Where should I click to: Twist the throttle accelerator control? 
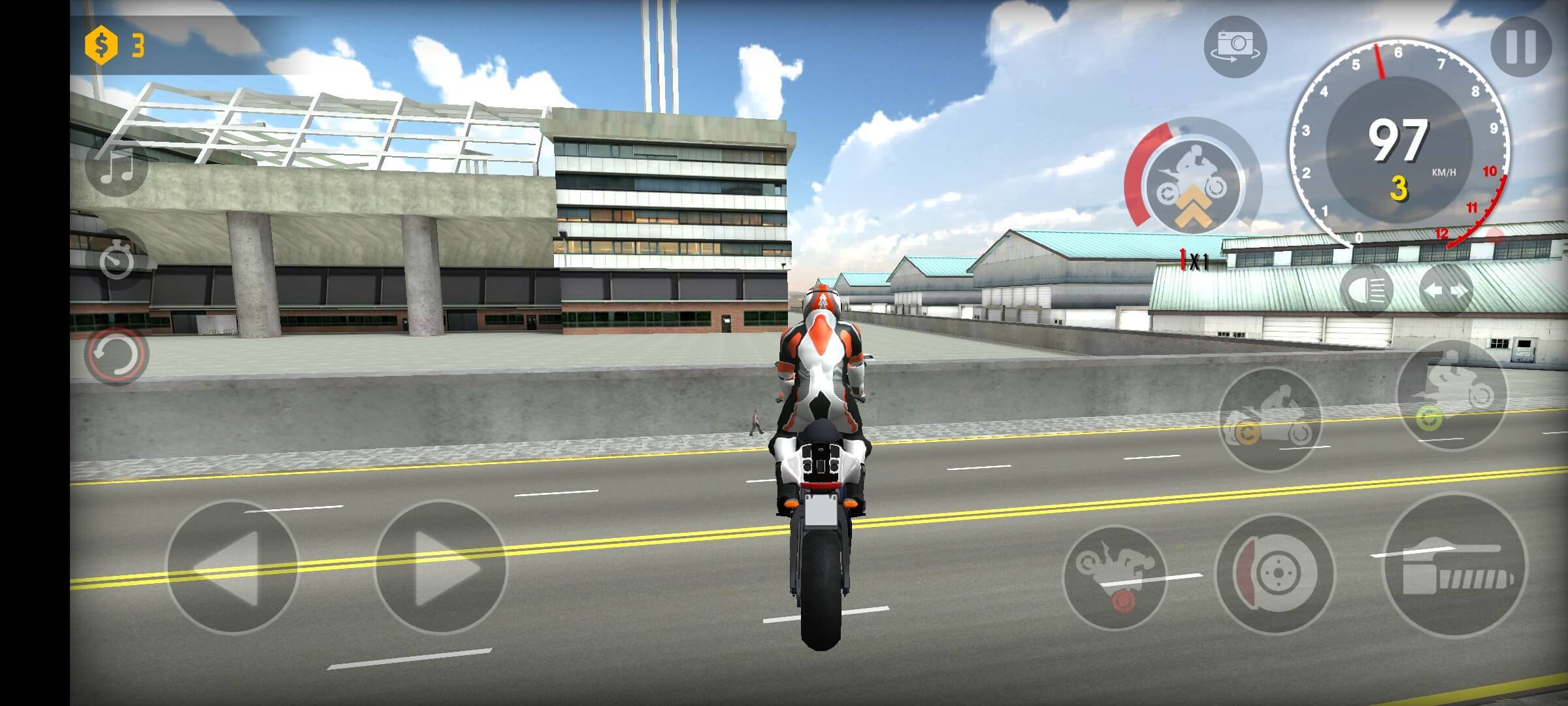pos(1456,567)
